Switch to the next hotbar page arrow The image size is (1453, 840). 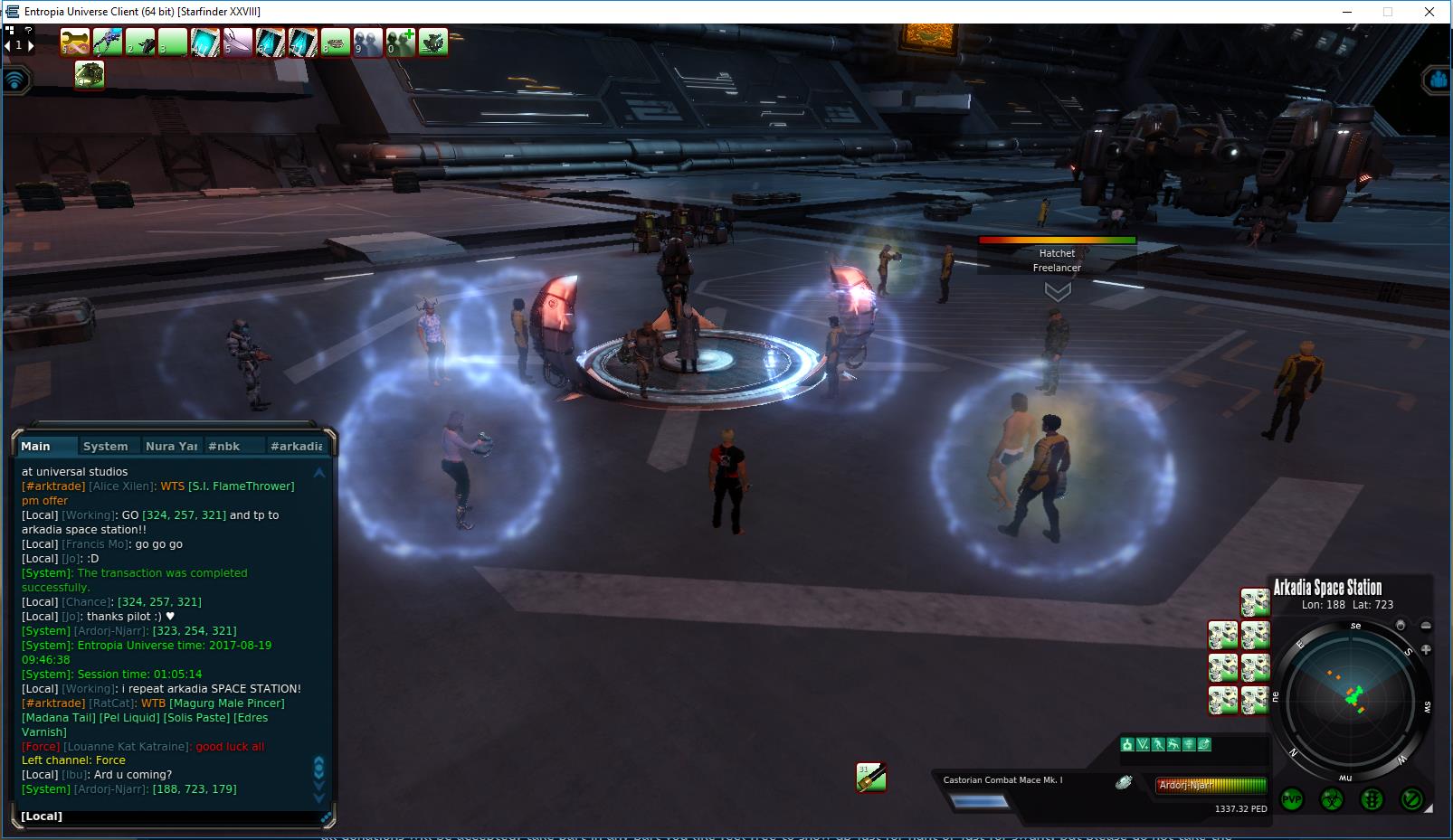pos(31,45)
